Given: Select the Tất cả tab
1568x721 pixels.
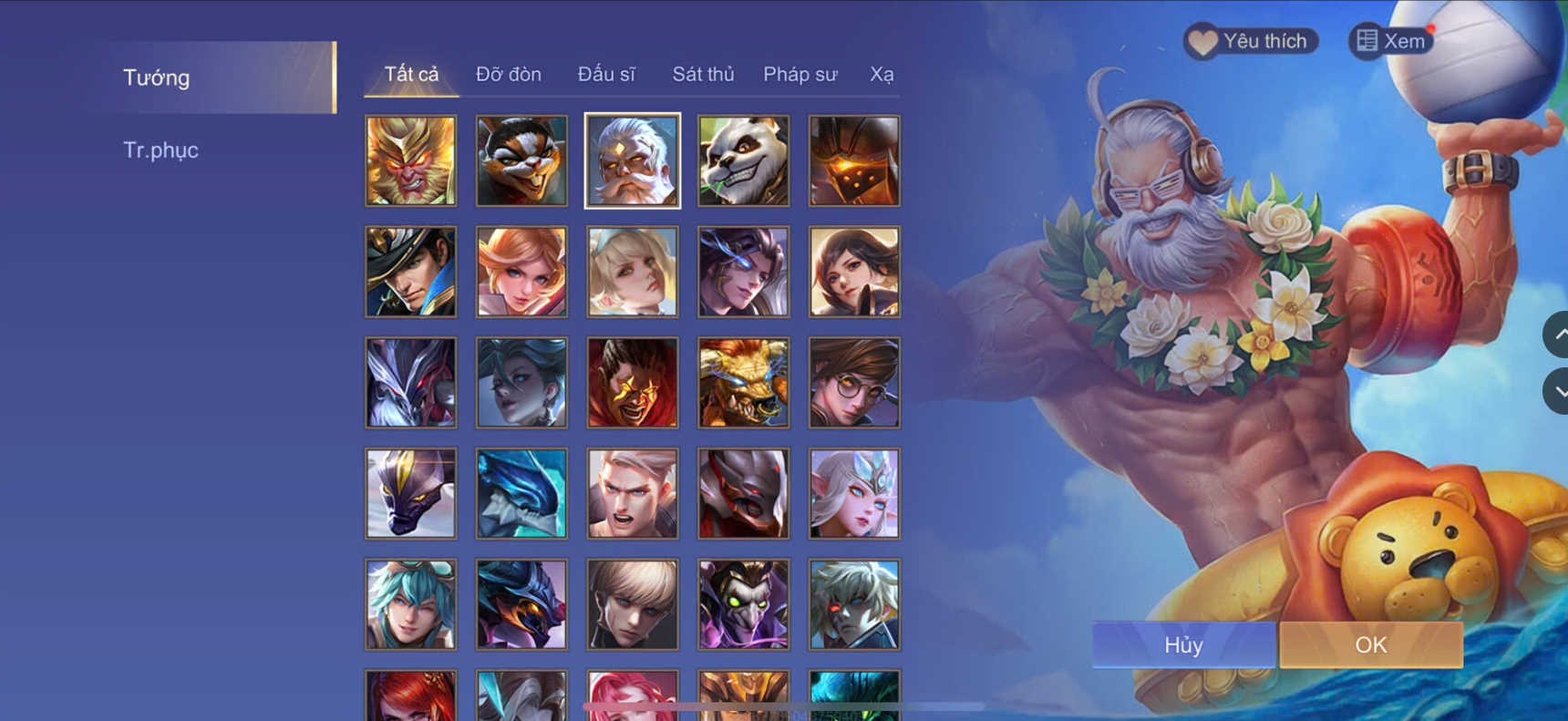Looking at the screenshot, I should click(410, 74).
